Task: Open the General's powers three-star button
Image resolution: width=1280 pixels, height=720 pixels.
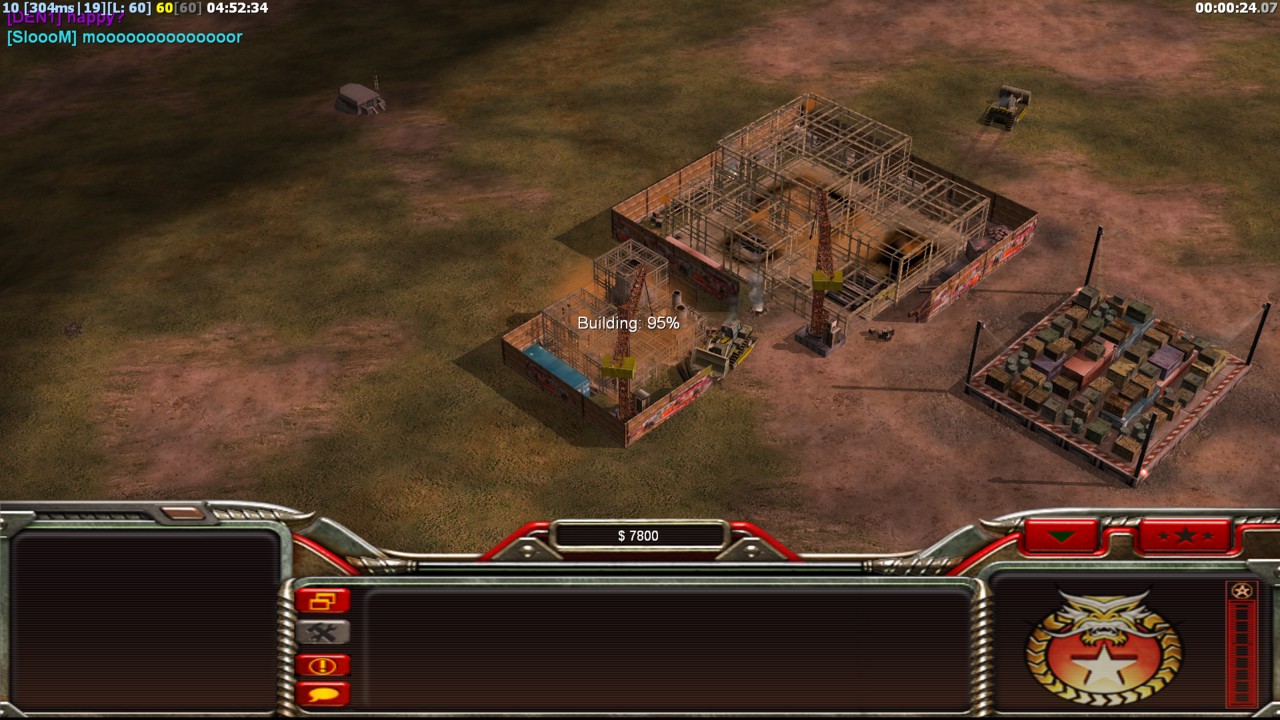Action: pyautogui.click(x=1185, y=536)
